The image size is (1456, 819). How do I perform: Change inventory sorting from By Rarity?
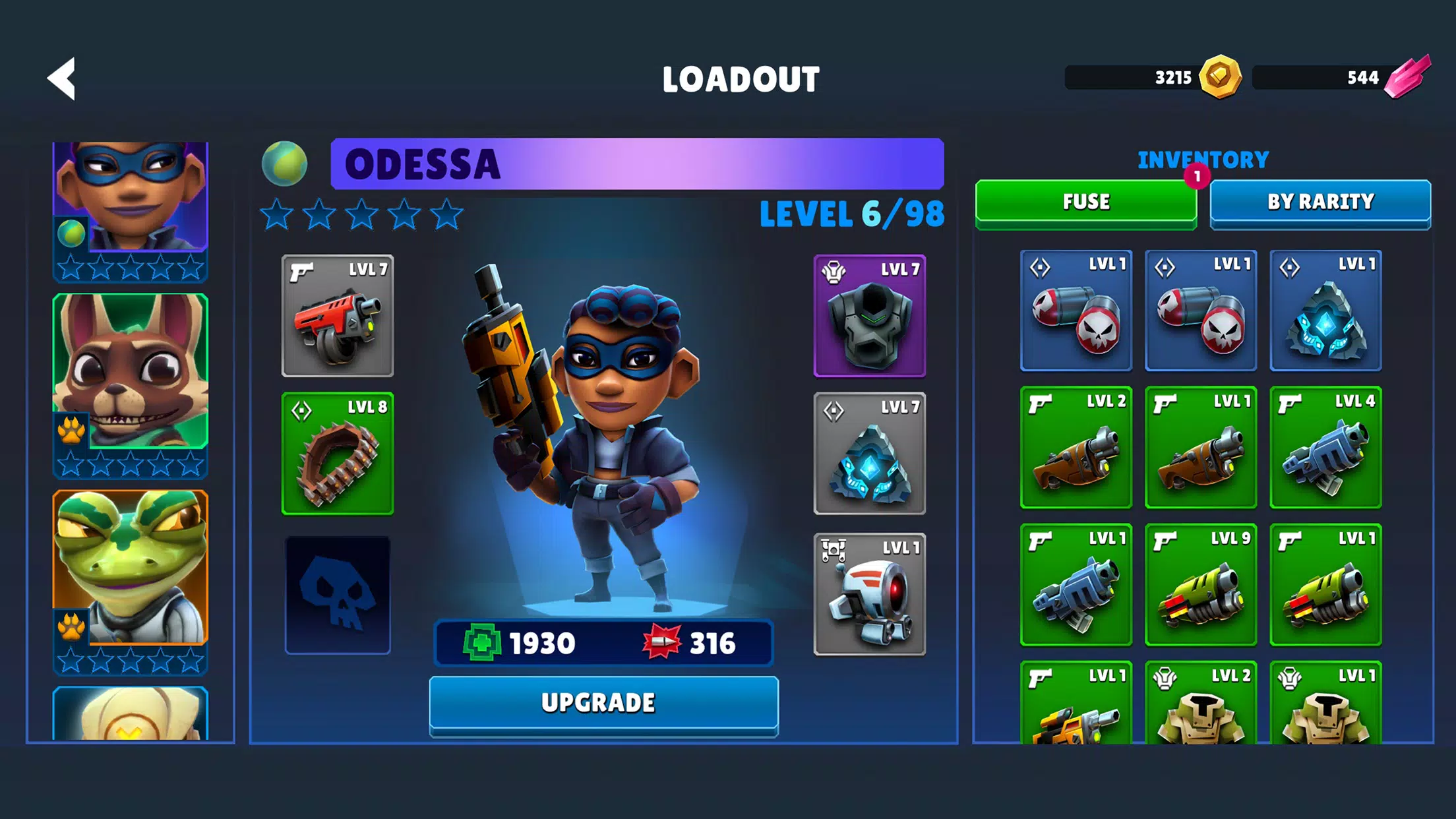pos(1320,202)
